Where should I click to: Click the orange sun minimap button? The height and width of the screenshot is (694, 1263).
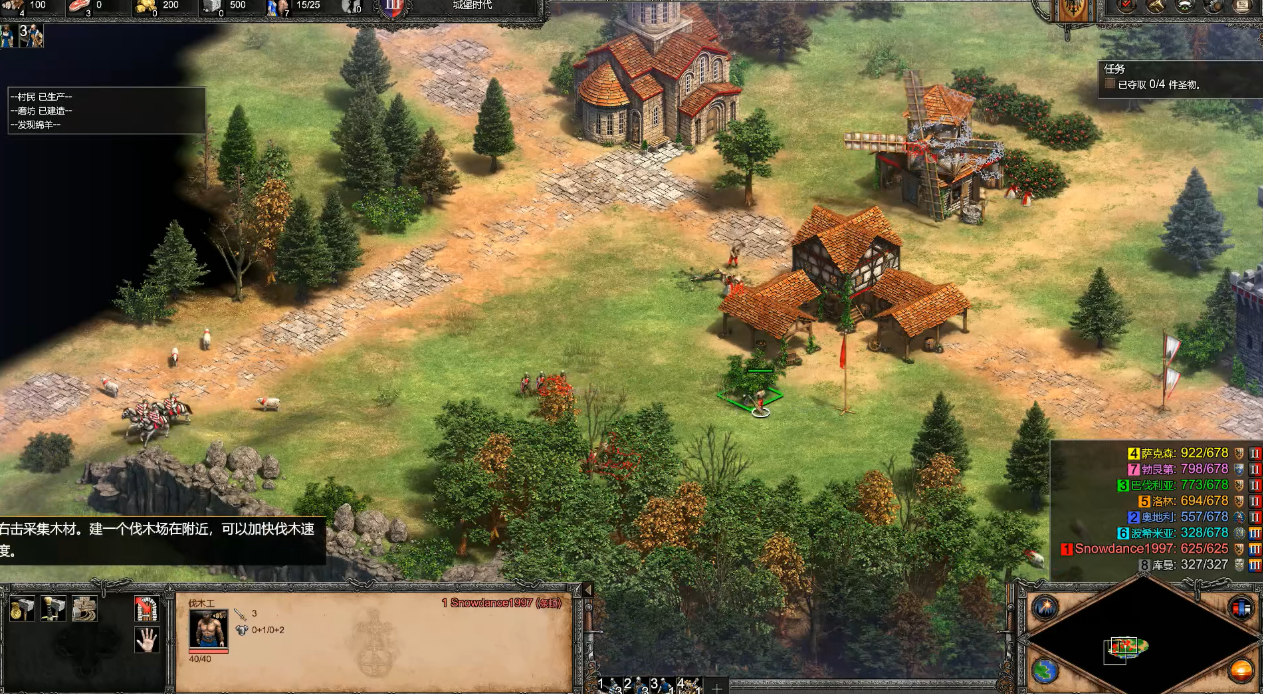1241,669
